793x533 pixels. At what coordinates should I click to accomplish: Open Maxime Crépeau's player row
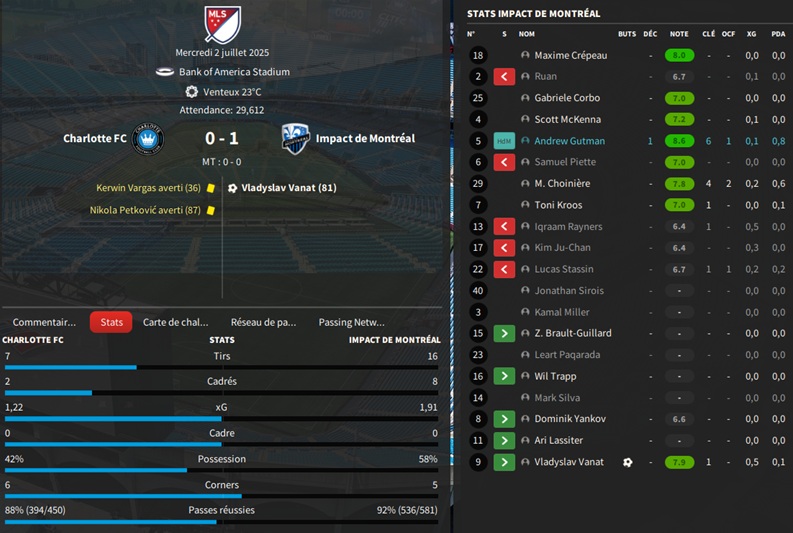[x=570, y=56]
